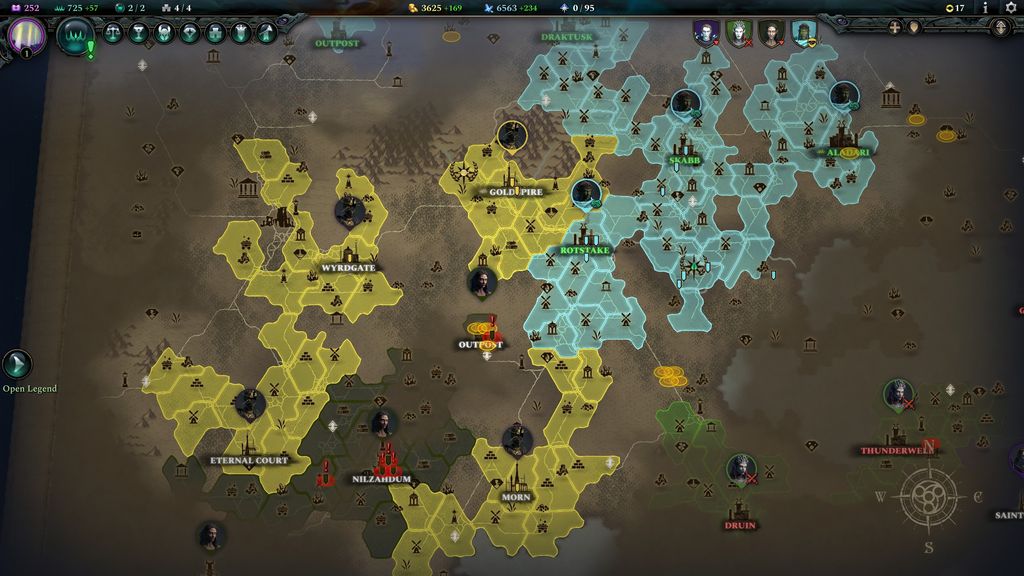
Task: Select the purple glowing faction emblem
Action: pos(25,34)
